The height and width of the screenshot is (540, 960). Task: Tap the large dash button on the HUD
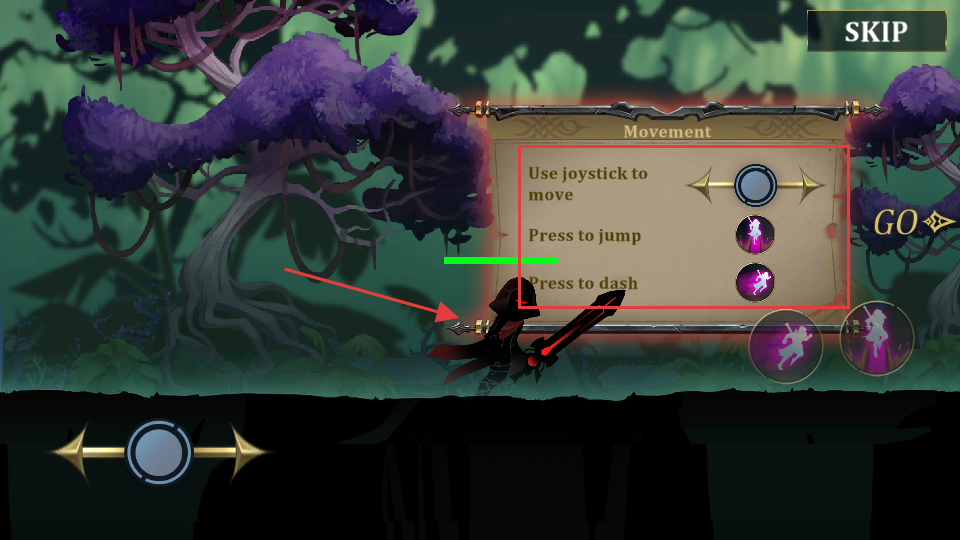pyautogui.click(x=786, y=348)
